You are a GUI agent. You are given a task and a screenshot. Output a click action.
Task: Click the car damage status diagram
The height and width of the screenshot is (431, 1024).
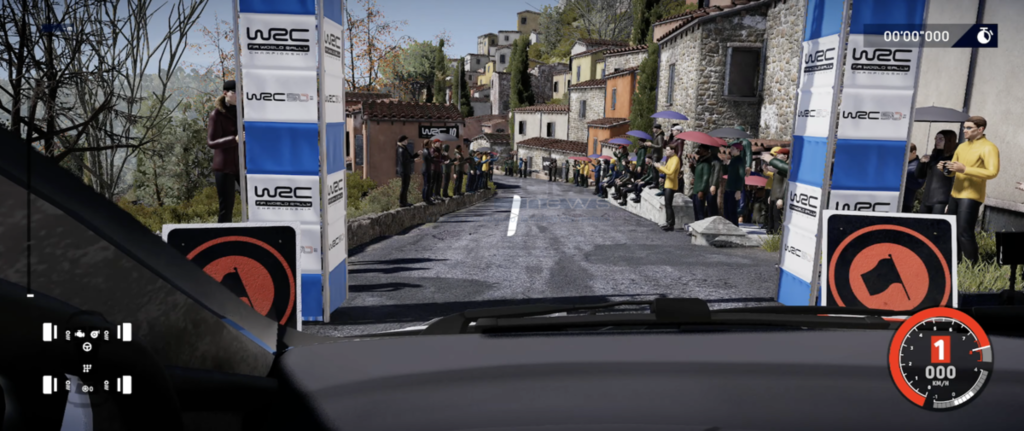click(x=87, y=357)
